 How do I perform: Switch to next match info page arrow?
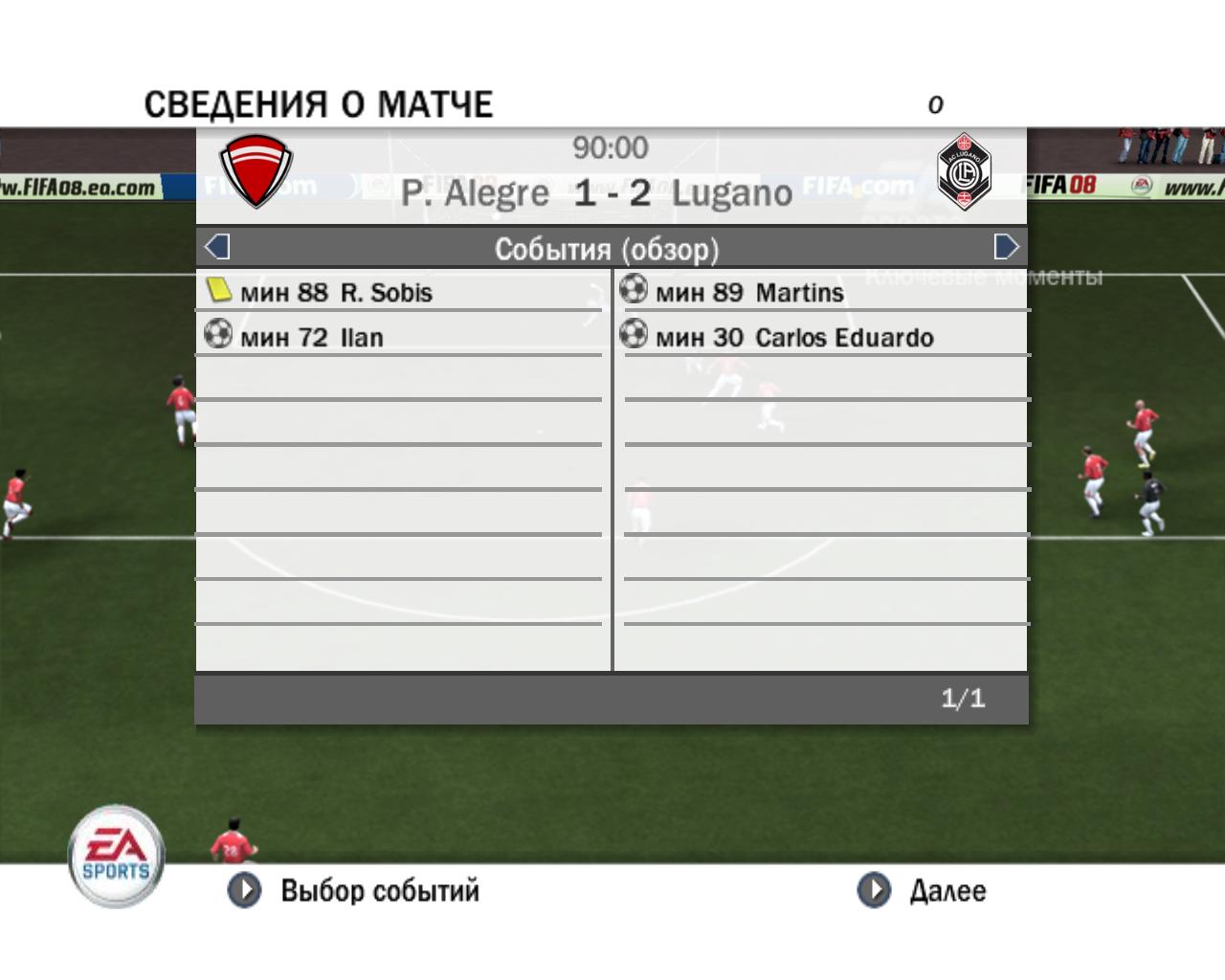pos(1006,247)
